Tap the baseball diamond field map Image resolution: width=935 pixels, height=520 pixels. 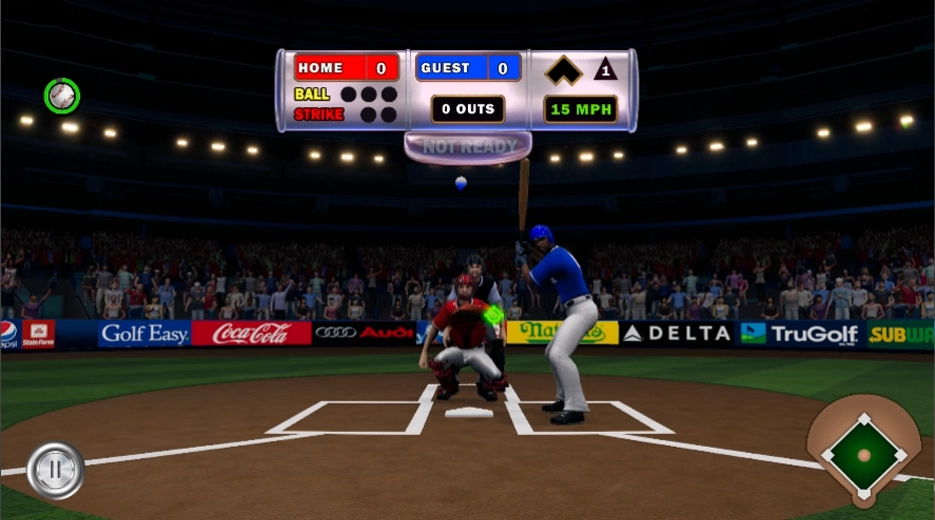pyautogui.click(x=863, y=454)
